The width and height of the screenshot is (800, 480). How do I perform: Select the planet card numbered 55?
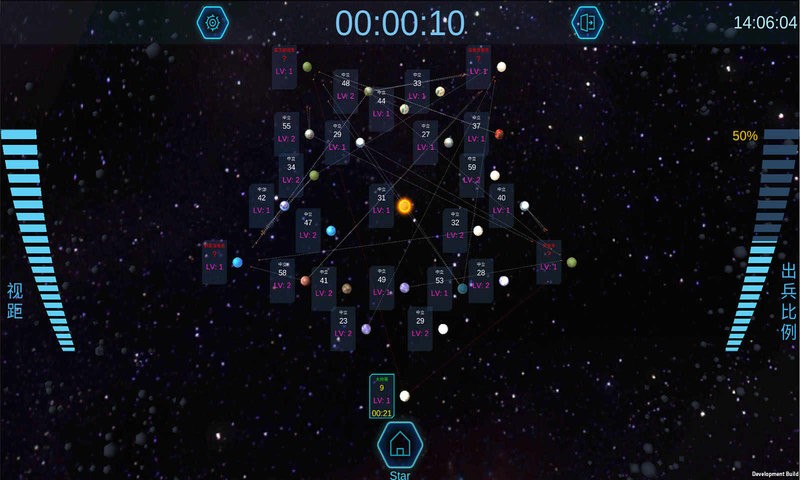point(287,132)
